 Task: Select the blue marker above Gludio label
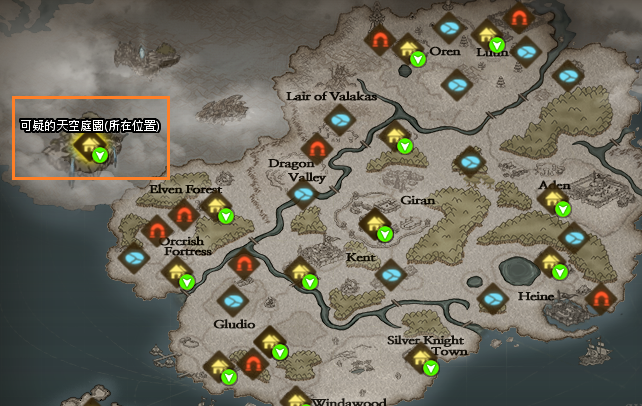234,299
